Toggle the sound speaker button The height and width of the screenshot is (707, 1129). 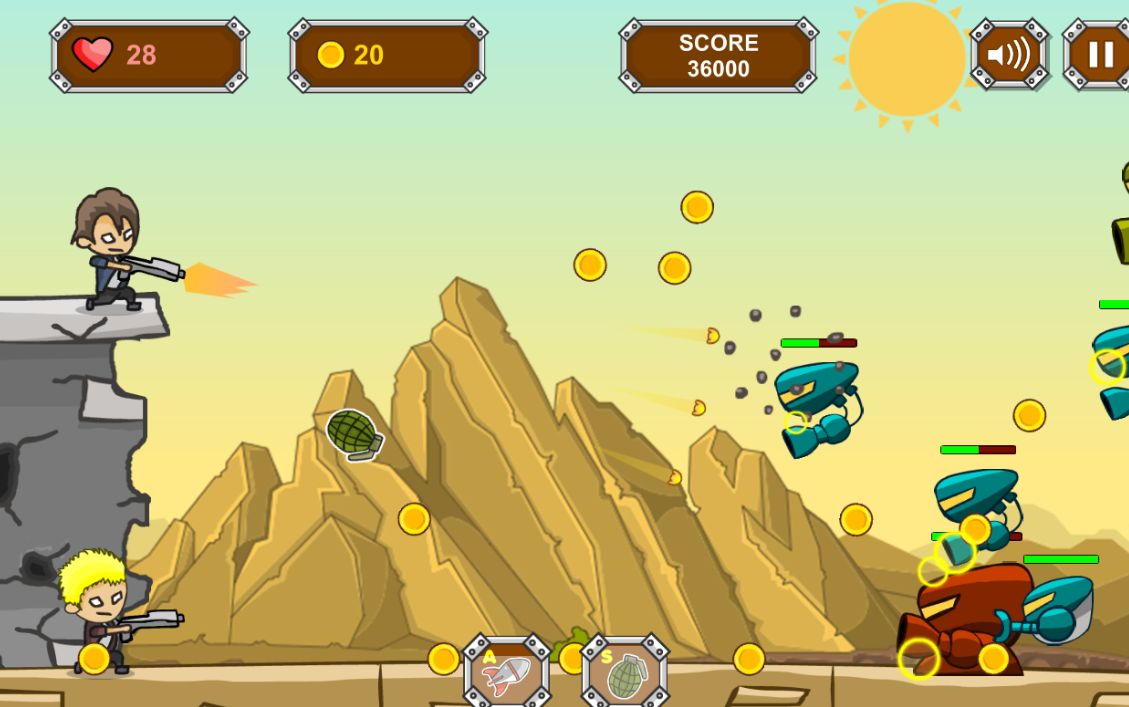1008,54
